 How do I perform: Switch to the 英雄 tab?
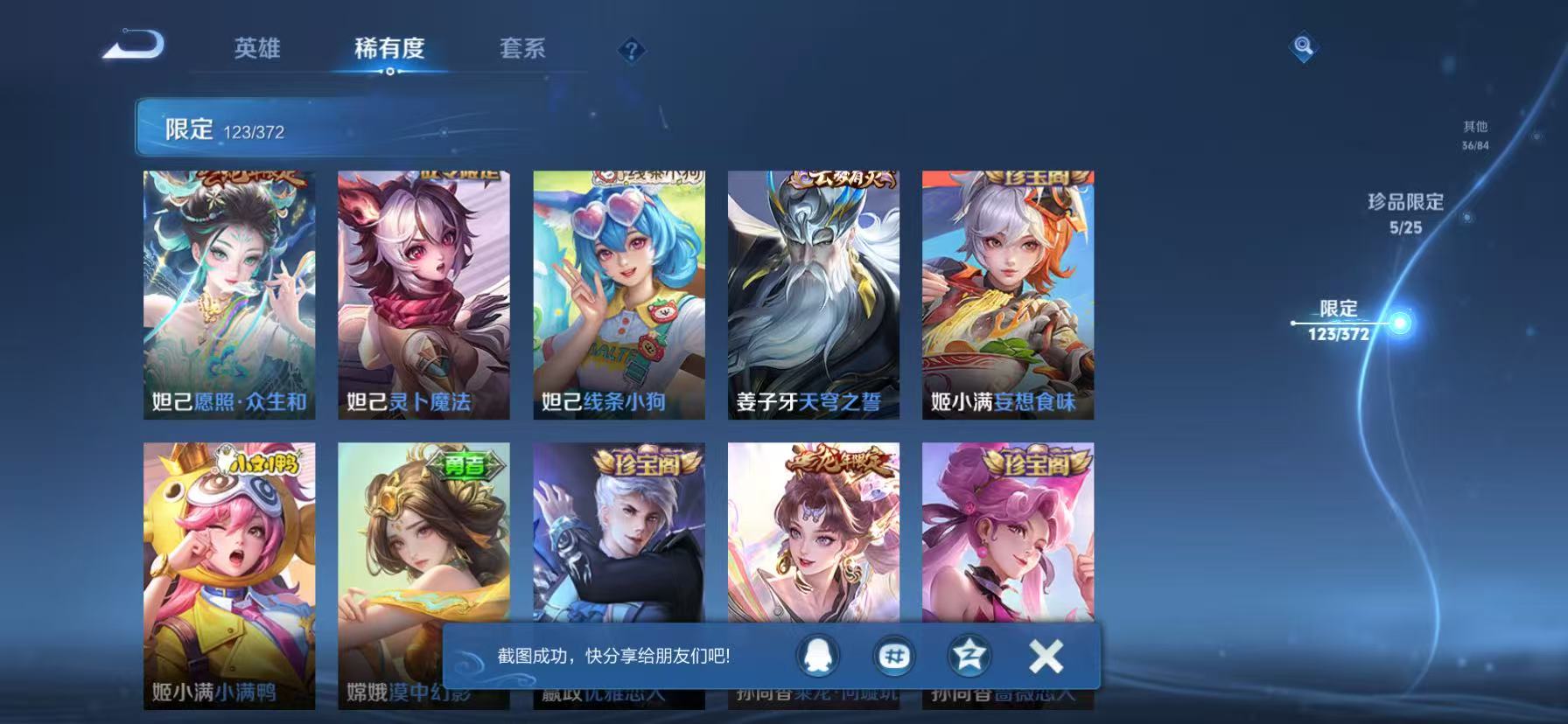click(255, 50)
